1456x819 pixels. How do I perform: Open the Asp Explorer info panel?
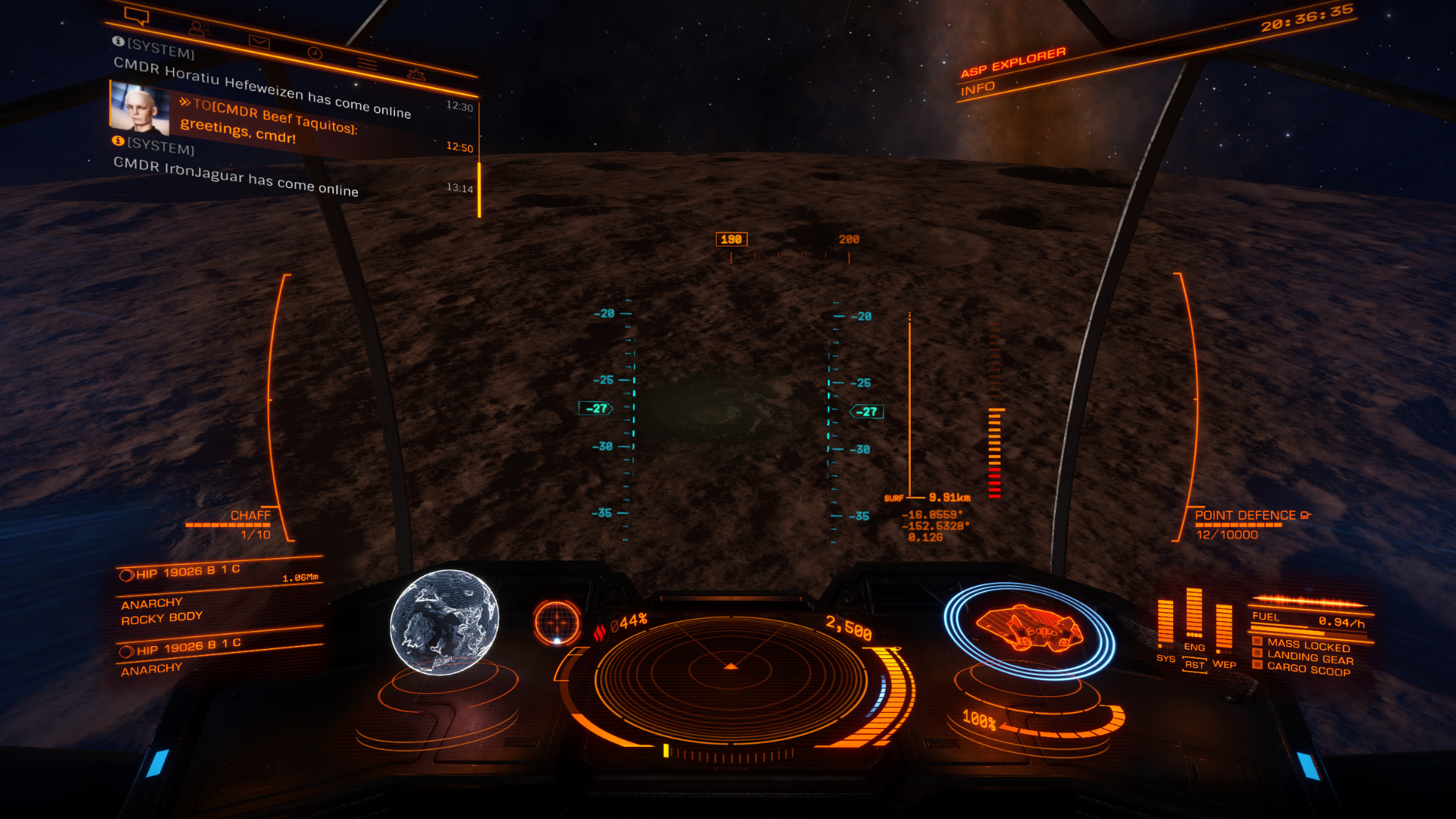point(977,89)
